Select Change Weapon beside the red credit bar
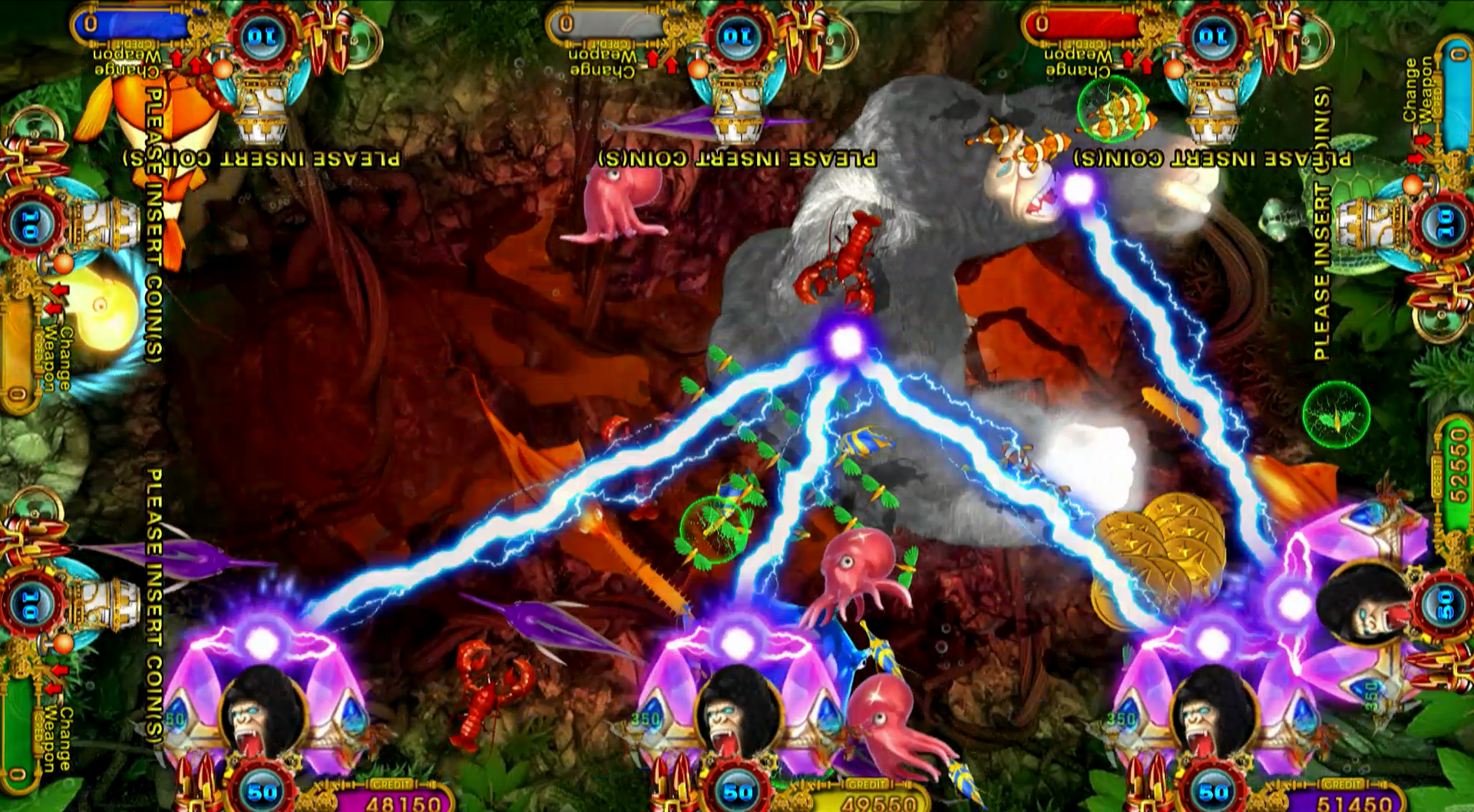 [x=1079, y=62]
